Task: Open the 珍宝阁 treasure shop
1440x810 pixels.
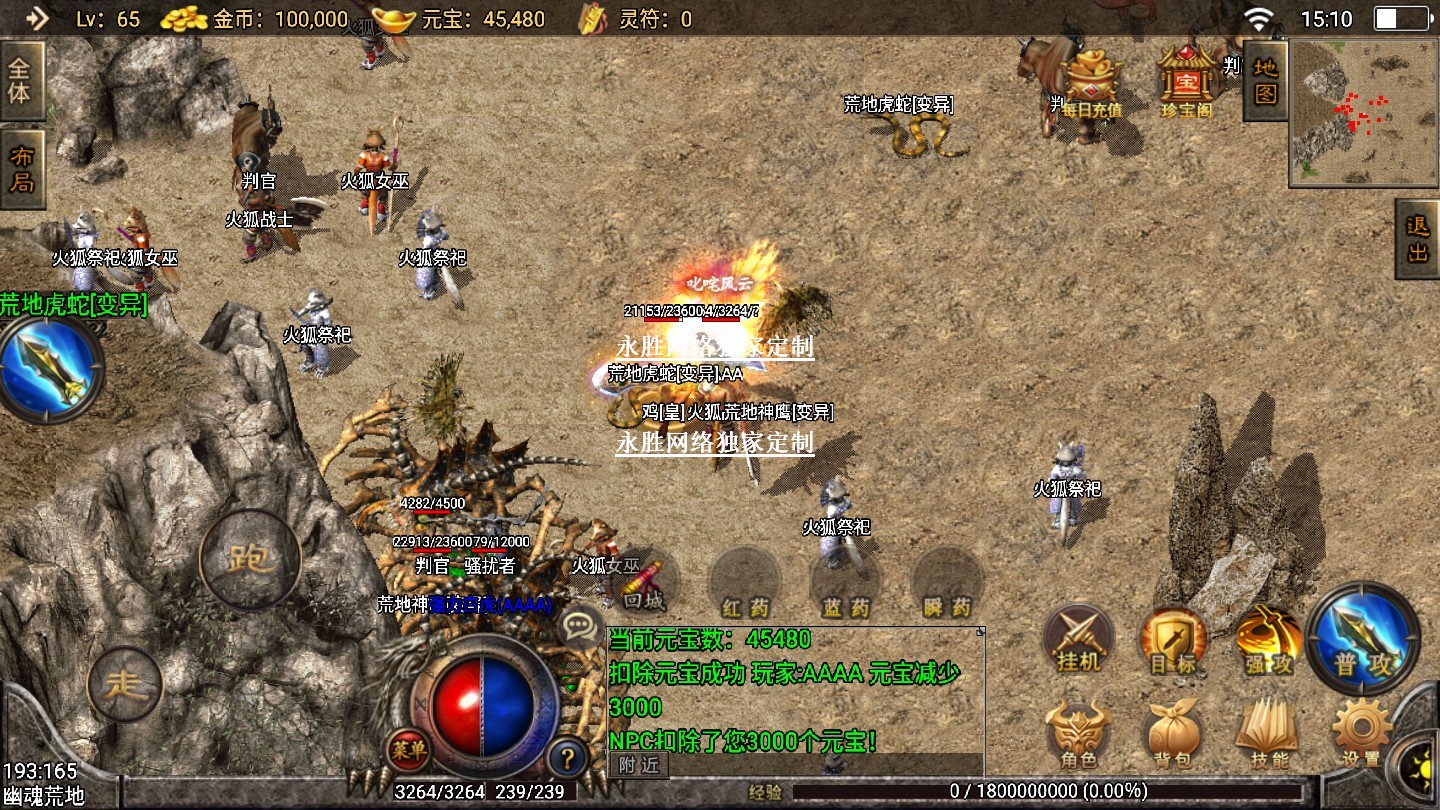Action: pos(1186,78)
